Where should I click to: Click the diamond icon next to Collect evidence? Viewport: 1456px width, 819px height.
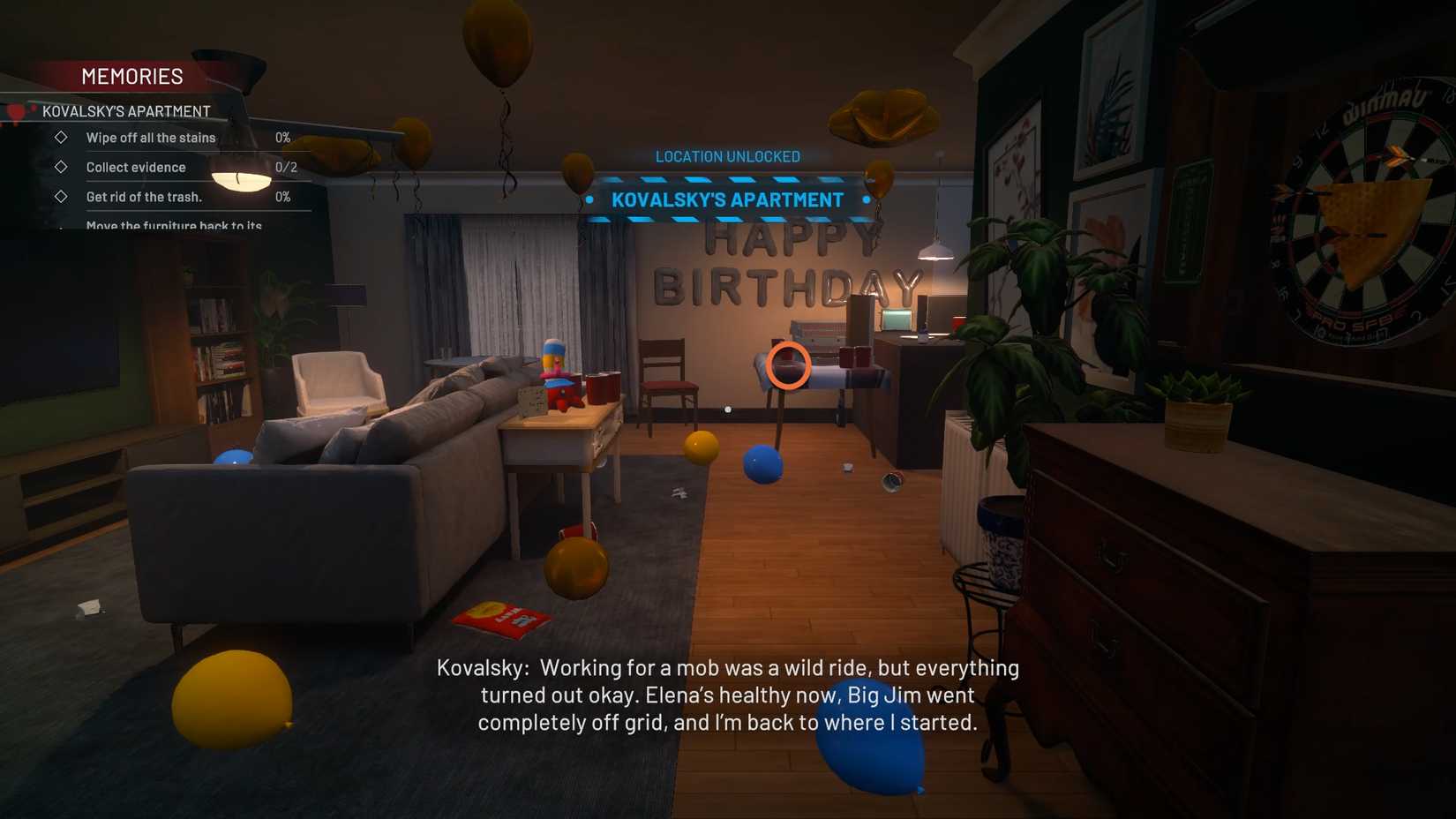tap(62, 167)
